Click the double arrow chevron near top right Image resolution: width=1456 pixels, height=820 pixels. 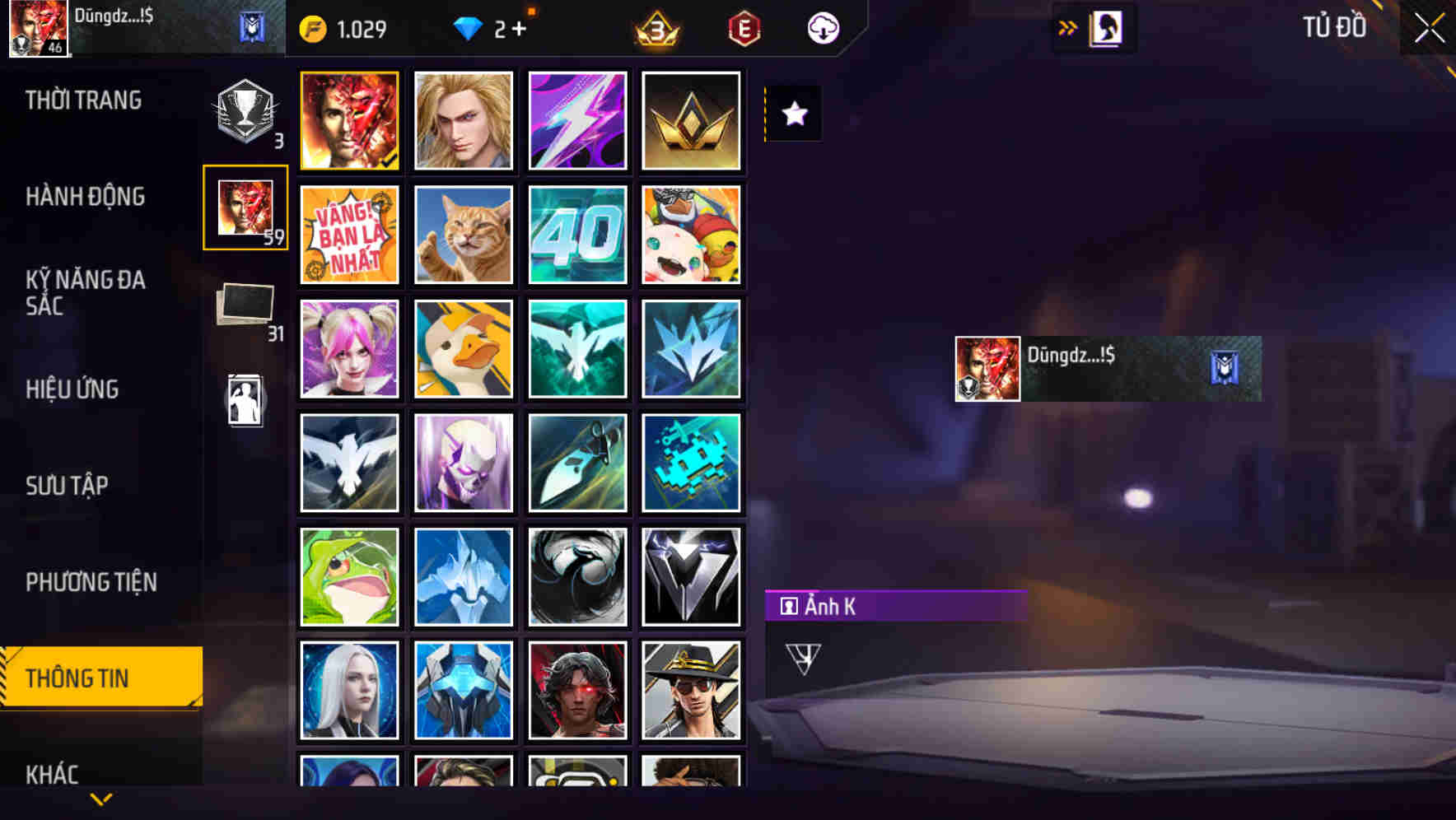1066,27
